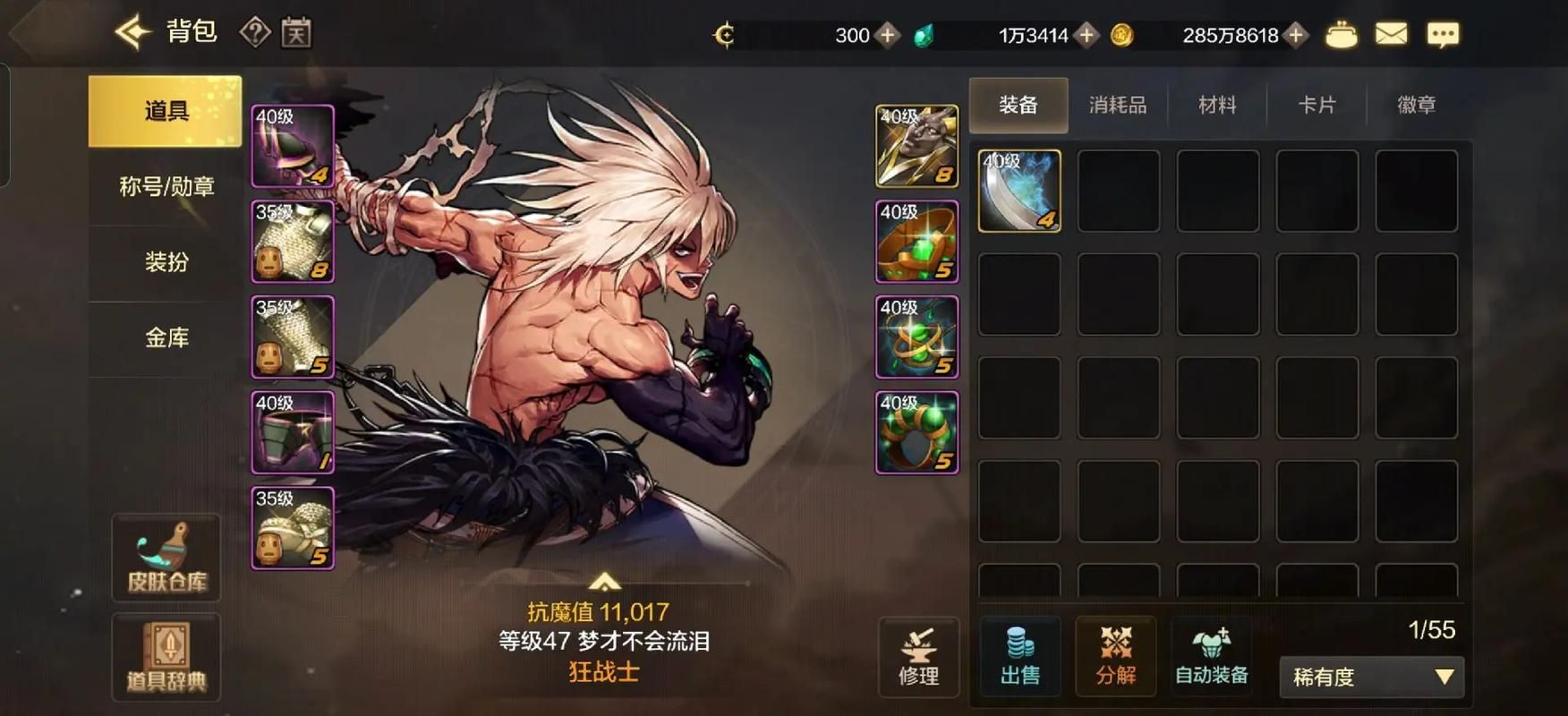Click the help question mark icon
The height and width of the screenshot is (716, 1568).
tap(257, 32)
